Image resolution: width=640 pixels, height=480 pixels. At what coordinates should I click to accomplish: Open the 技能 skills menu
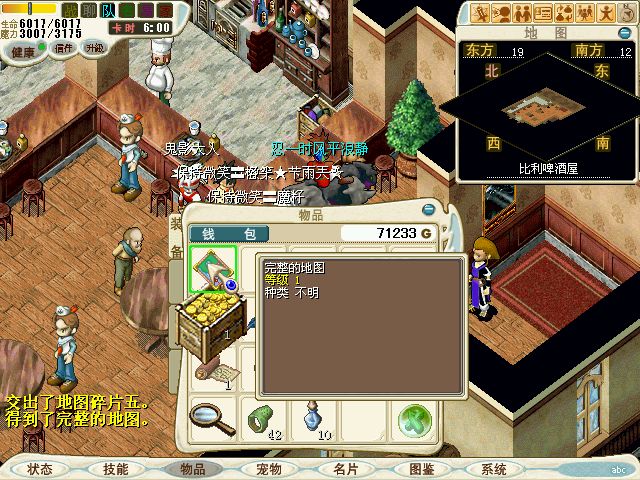tap(116, 468)
